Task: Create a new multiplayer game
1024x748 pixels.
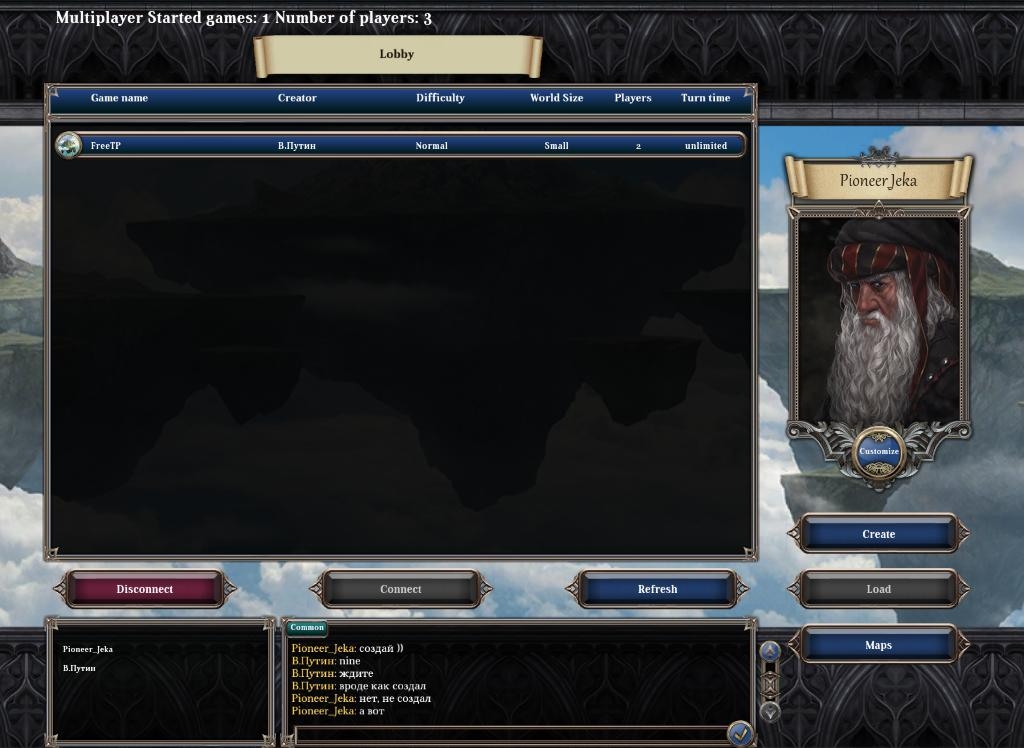Action: click(878, 534)
